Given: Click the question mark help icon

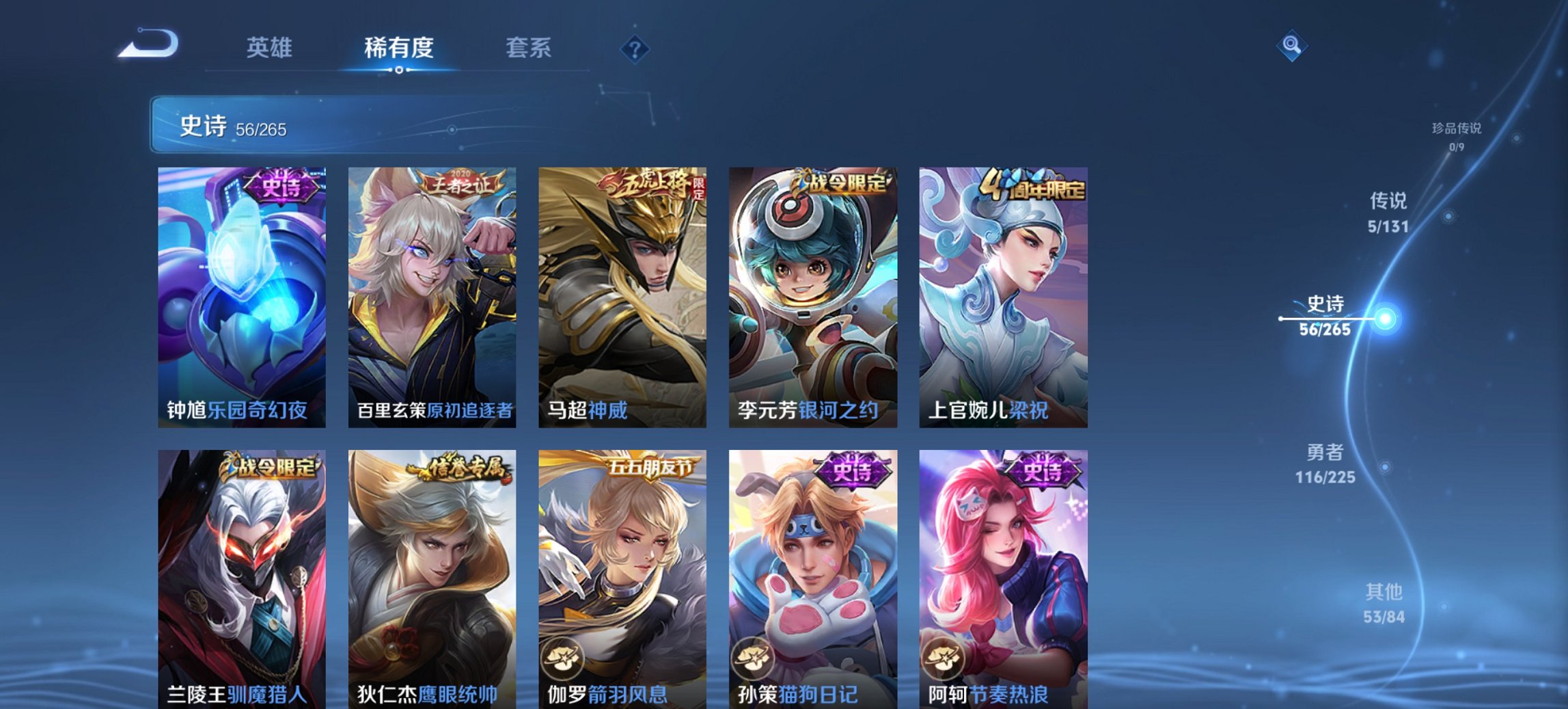Looking at the screenshot, I should tap(634, 48).
